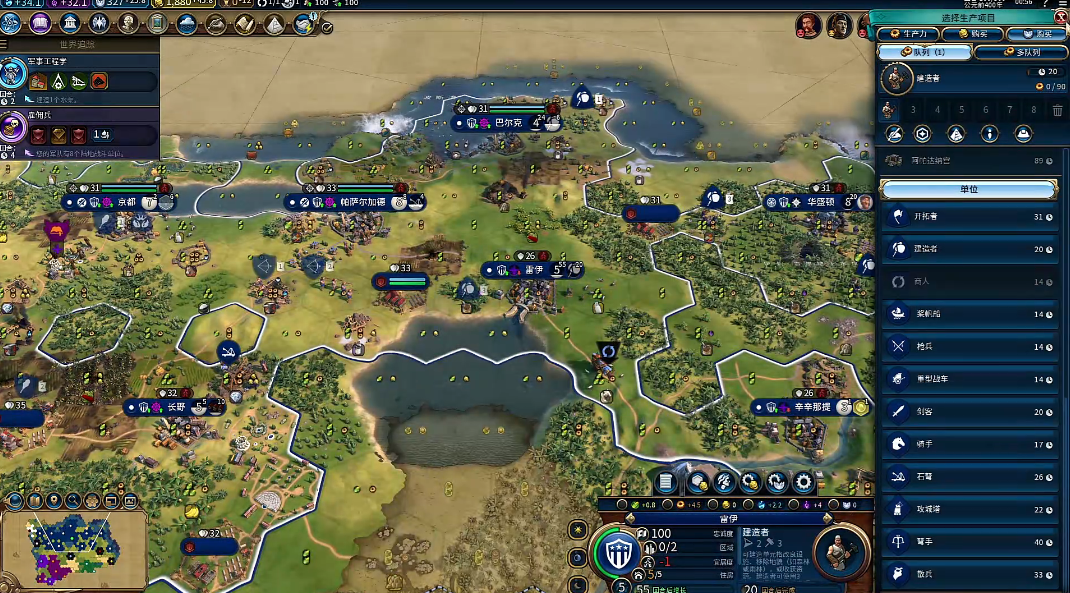
Task: Choose the 攻城塔 siege tower unit
Action: 968,510
